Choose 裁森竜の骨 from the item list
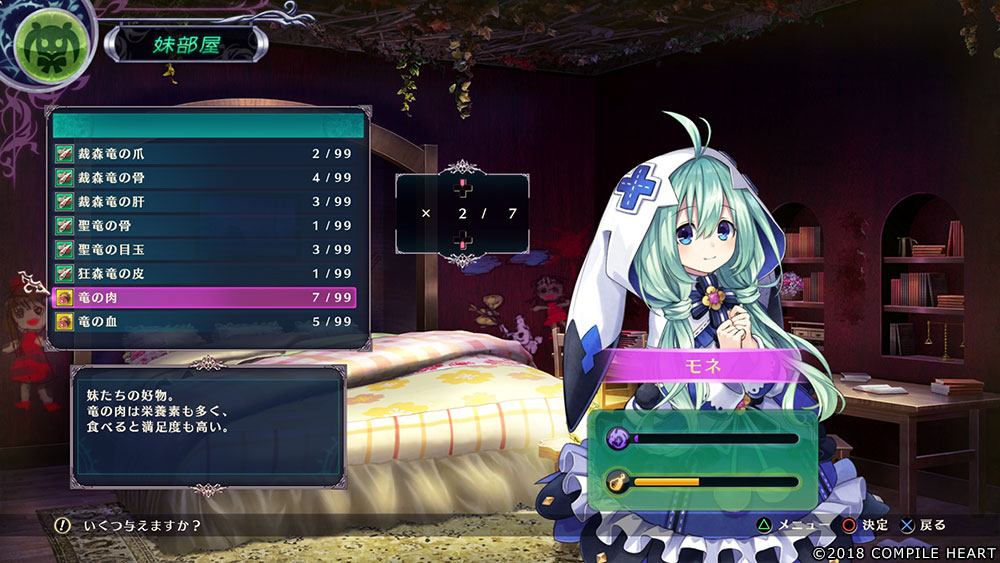The width and height of the screenshot is (1000, 563). pos(205,178)
